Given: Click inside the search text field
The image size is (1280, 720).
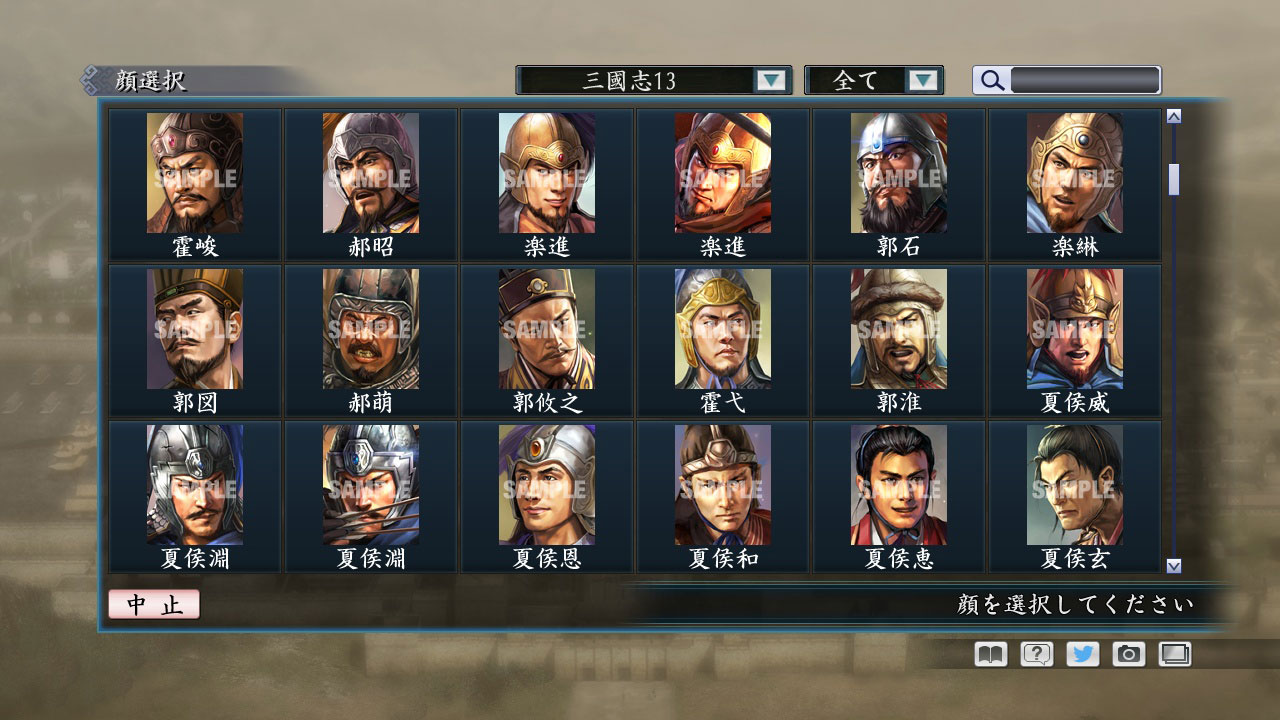Looking at the screenshot, I should pos(1085,80).
